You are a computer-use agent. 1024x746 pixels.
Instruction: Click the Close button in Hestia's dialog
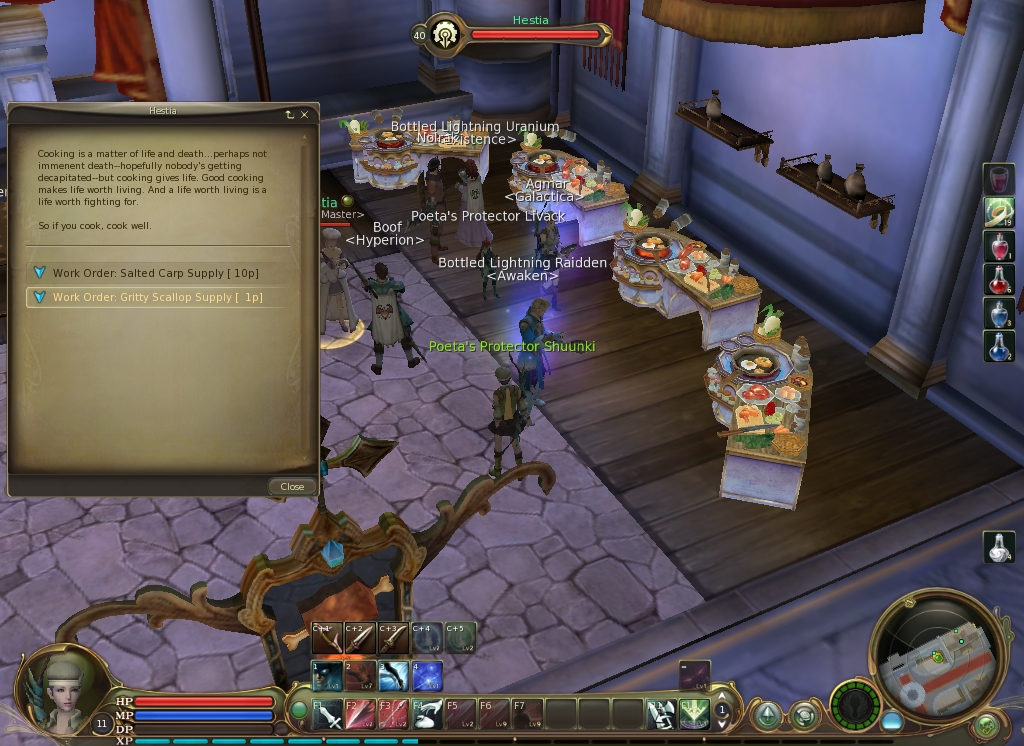pyautogui.click(x=292, y=487)
